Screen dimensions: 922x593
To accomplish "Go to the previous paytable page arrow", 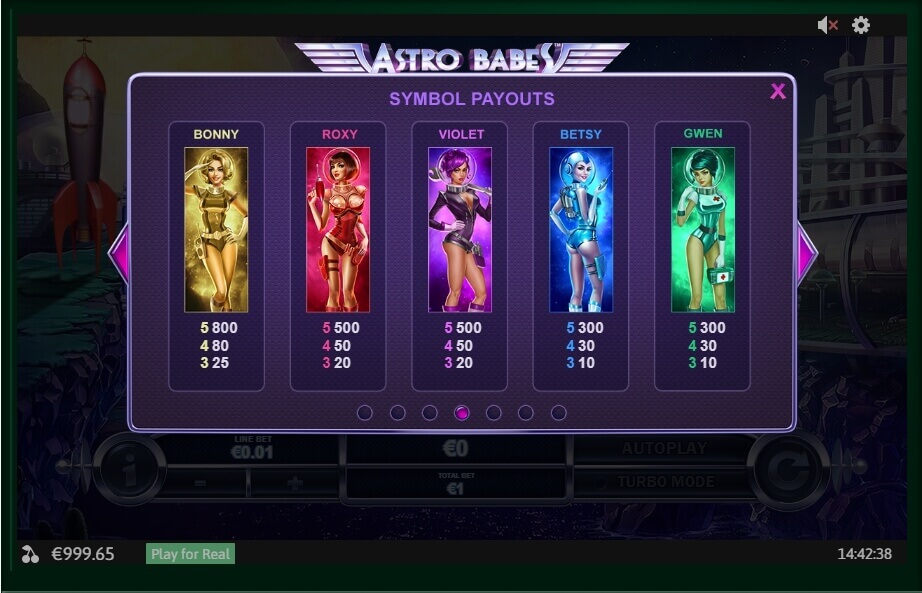I will [x=119, y=253].
